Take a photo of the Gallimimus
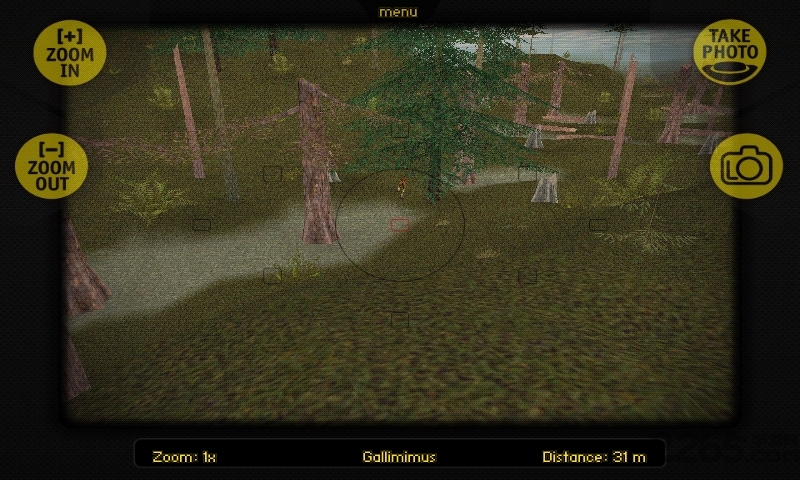Viewport: 800px width, 480px height. click(x=731, y=52)
